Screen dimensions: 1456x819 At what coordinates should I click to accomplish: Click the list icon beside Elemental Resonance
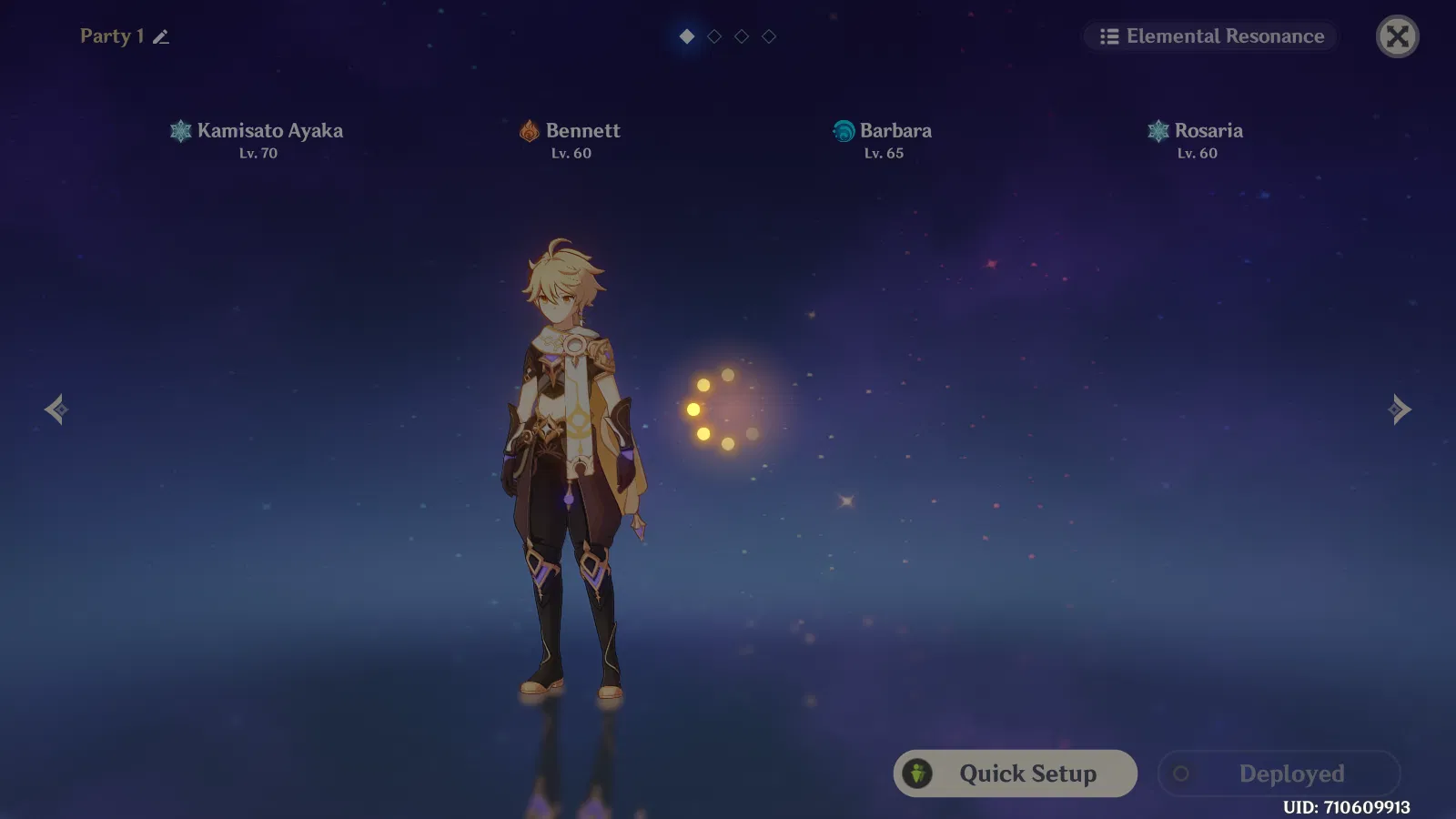pos(1107,36)
